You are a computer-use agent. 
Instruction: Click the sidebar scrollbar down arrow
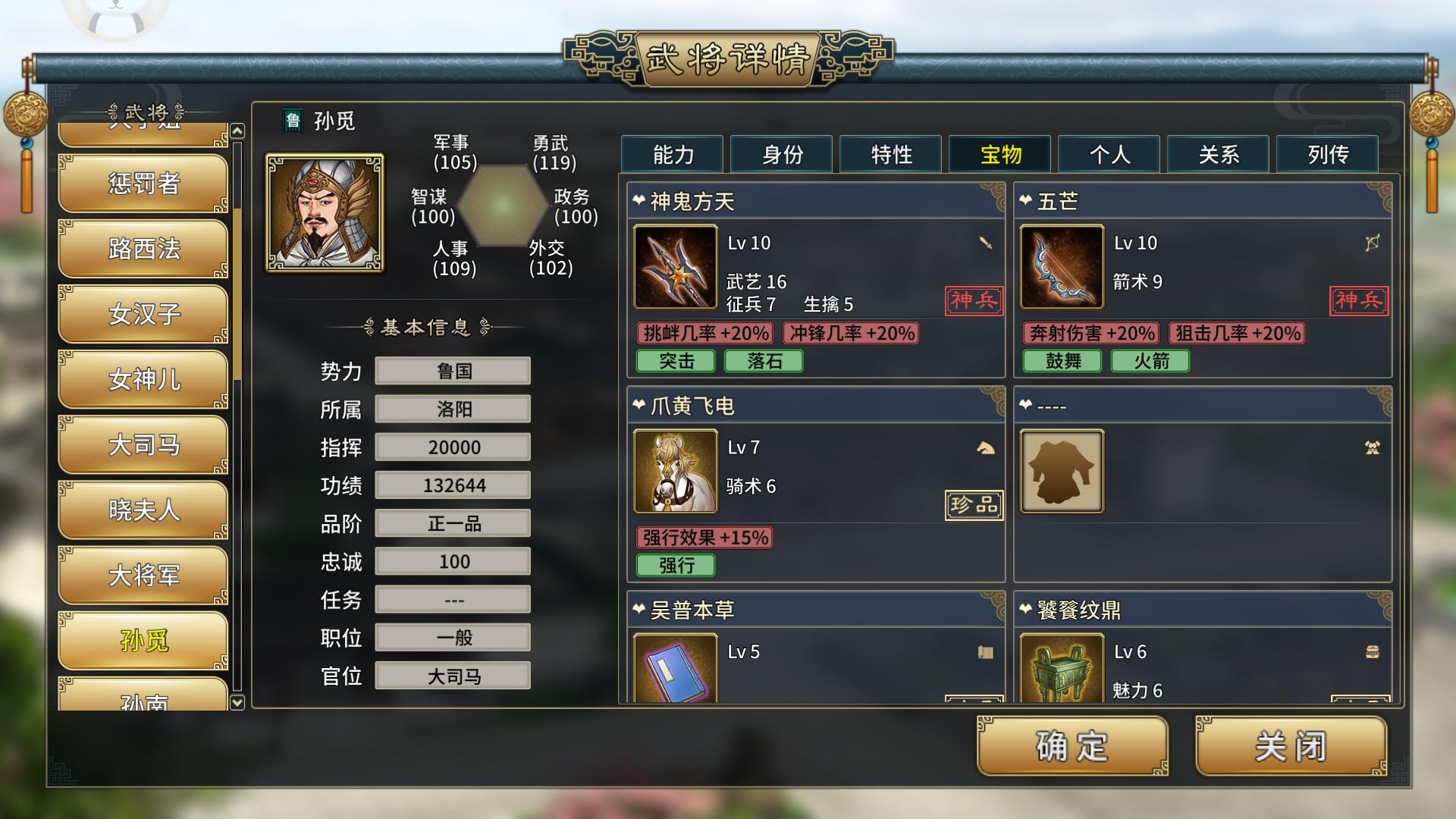[236, 701]
